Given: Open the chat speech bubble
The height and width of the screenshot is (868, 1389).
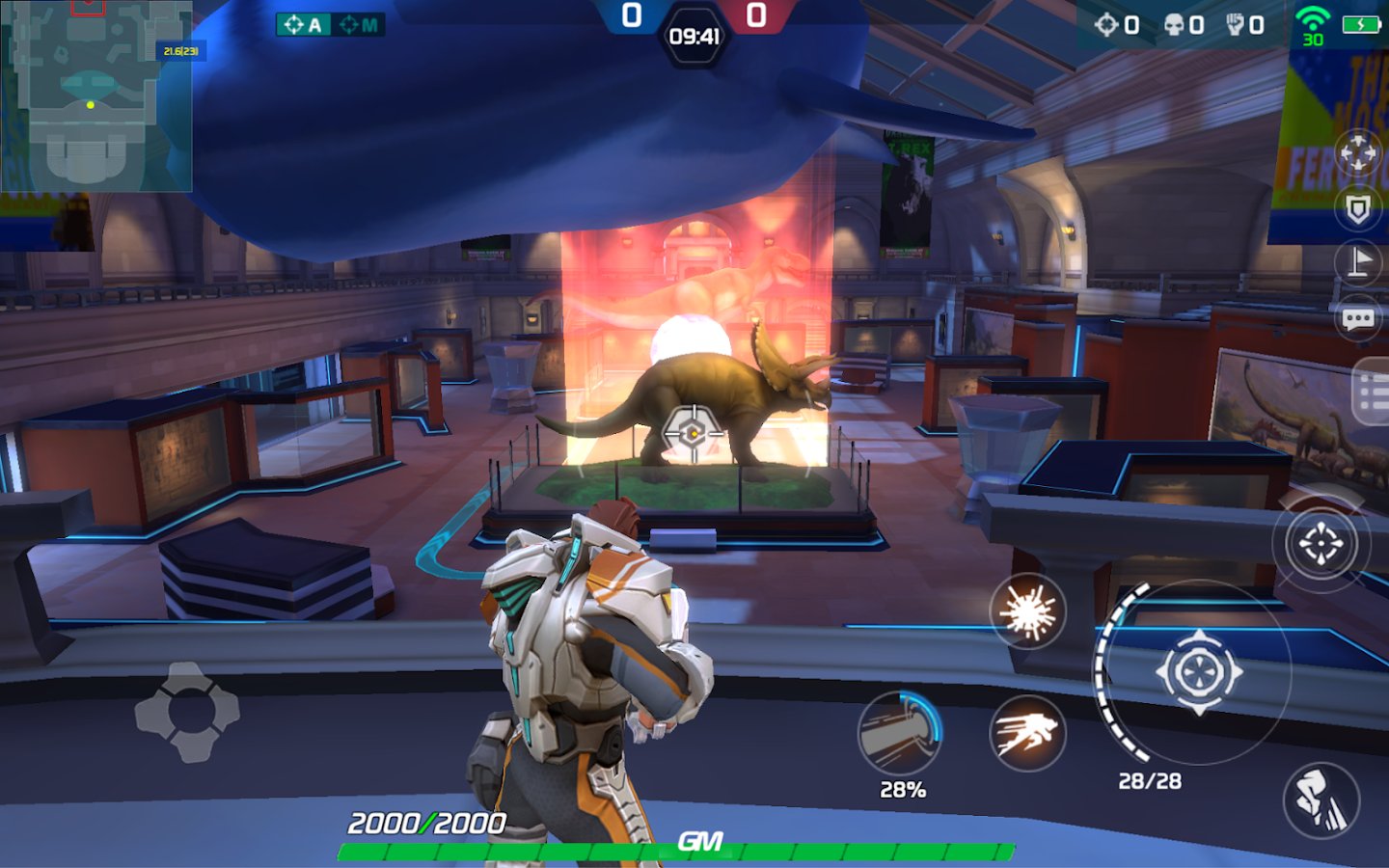Looking at the screenshot, I should tap(1358, 318).
